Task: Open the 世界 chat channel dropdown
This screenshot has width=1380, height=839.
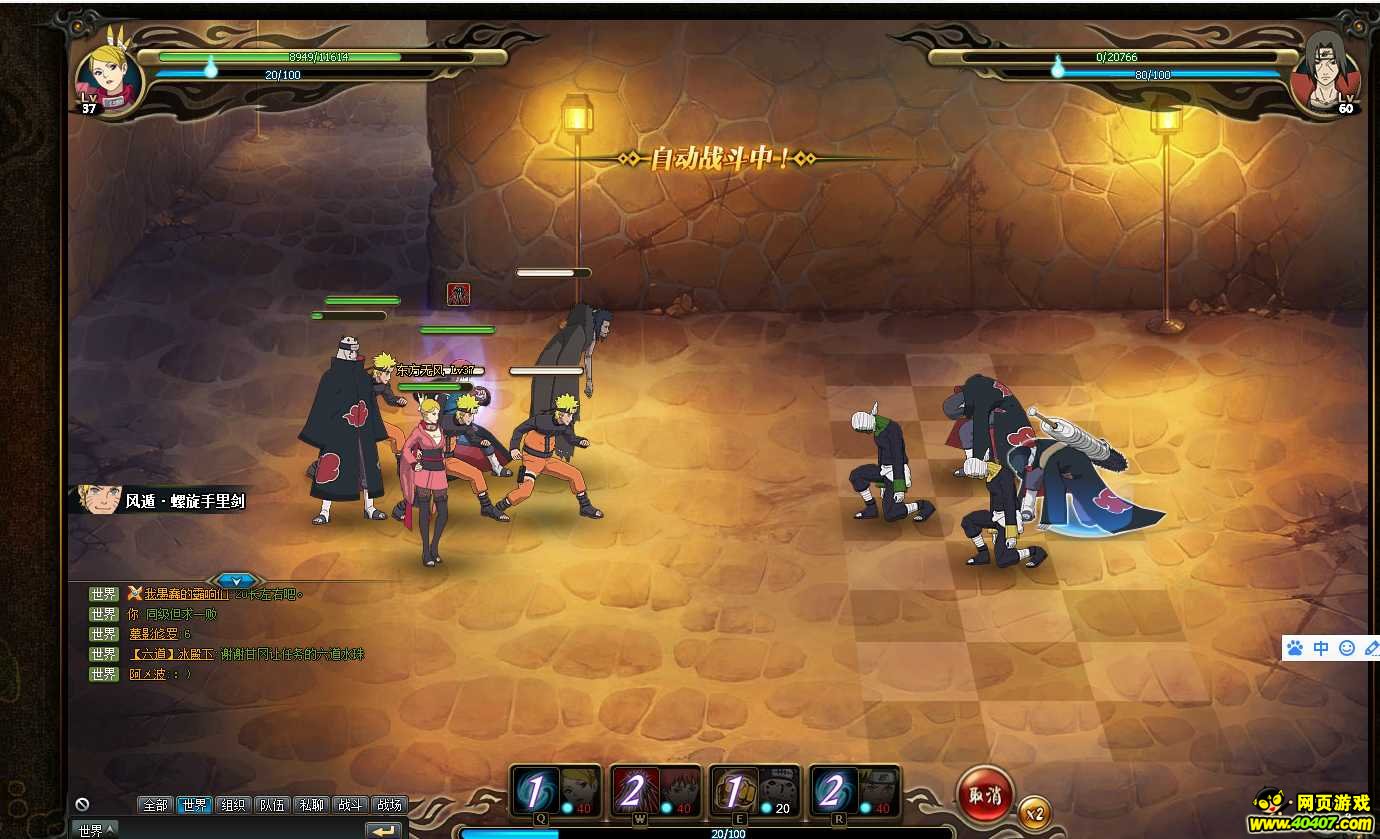Action: (95, 830)
